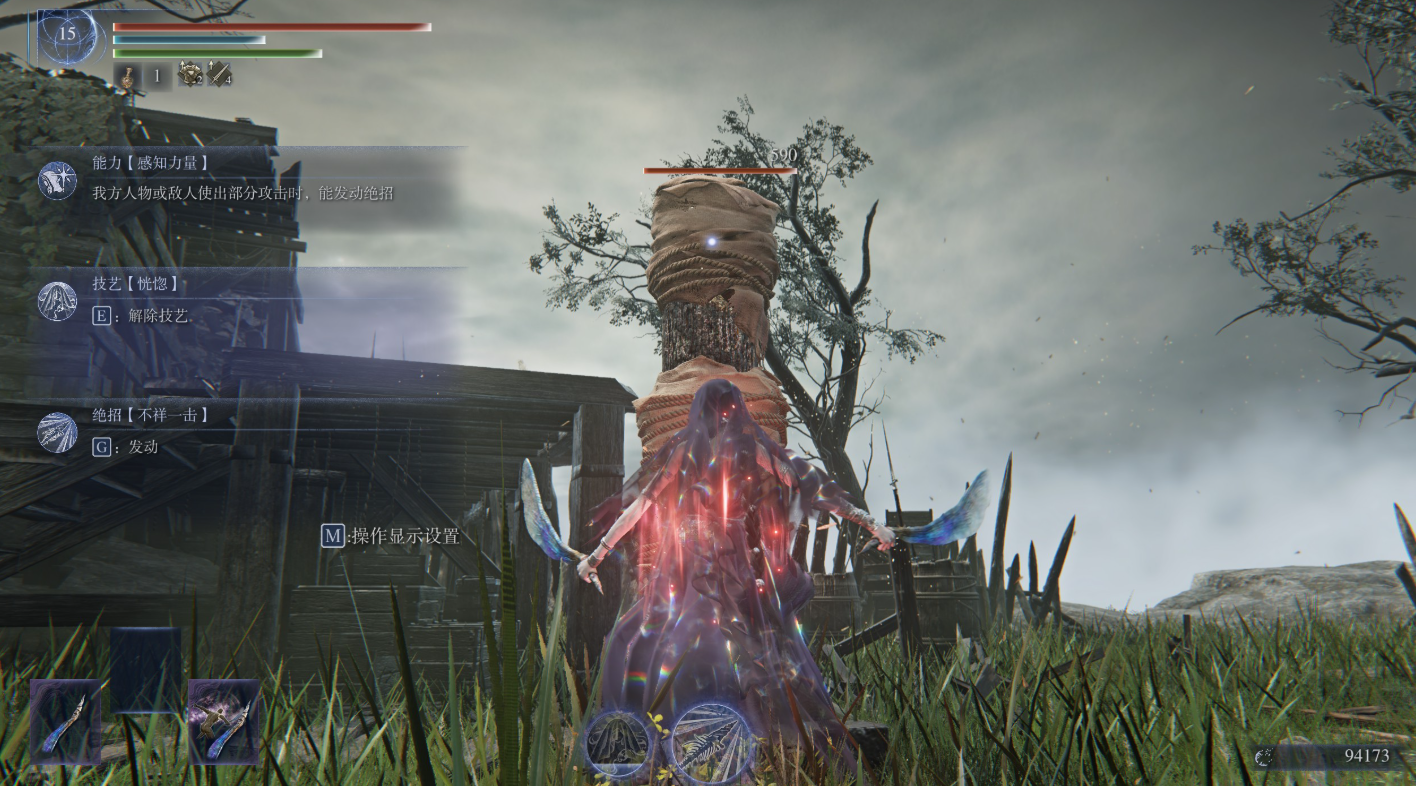The height and width of the screenshot is (786, 1416).
Task: Select the left-hand curved blade slot
Action: (66, 721)
